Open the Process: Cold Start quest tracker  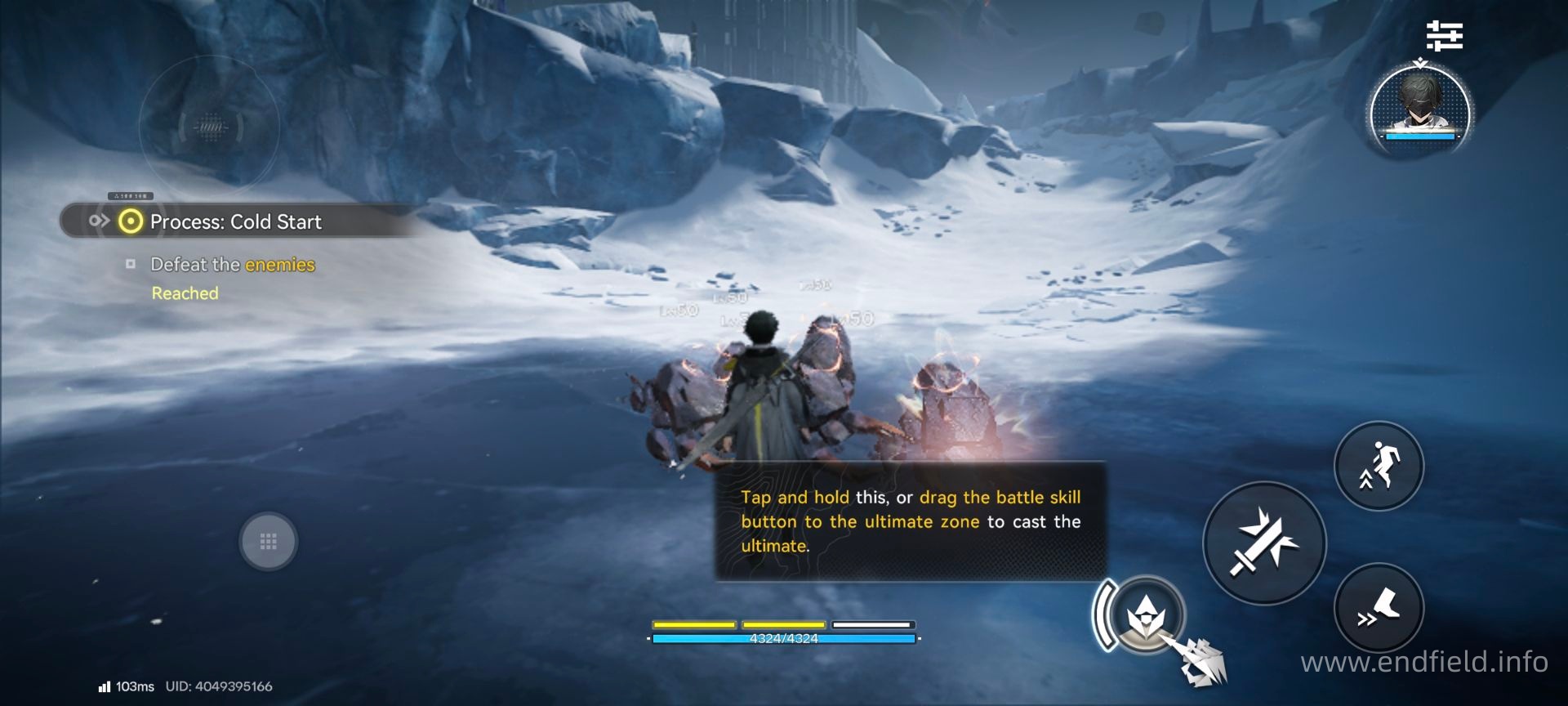click(x=235, y=221)
